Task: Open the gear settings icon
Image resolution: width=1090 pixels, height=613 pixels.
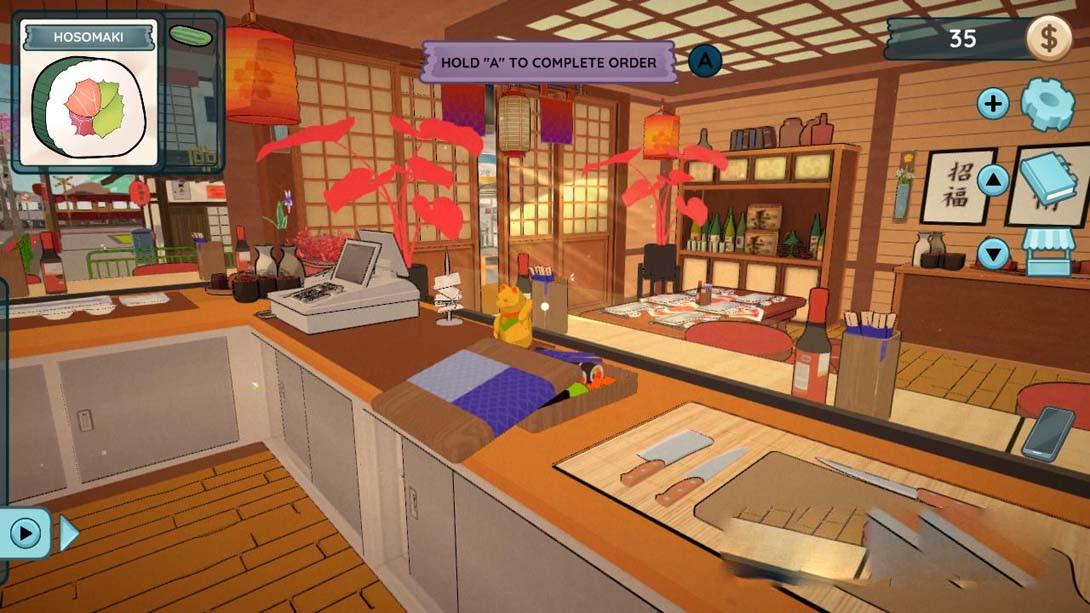Action: click(x=1047, y=103)
